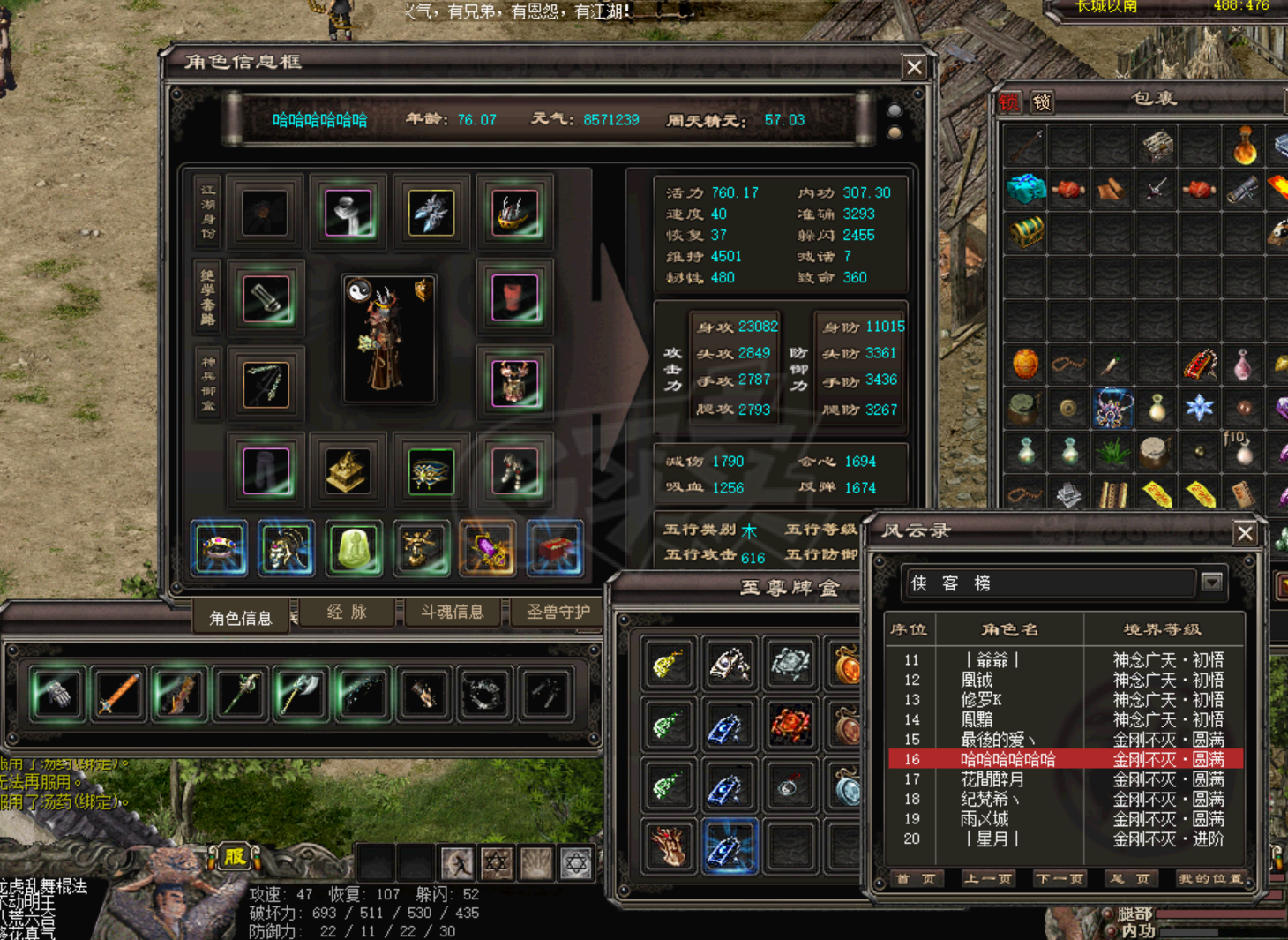Close the 角色信息框 character window
Viewport: 1288px width, 940px height.
coord(914,67)
